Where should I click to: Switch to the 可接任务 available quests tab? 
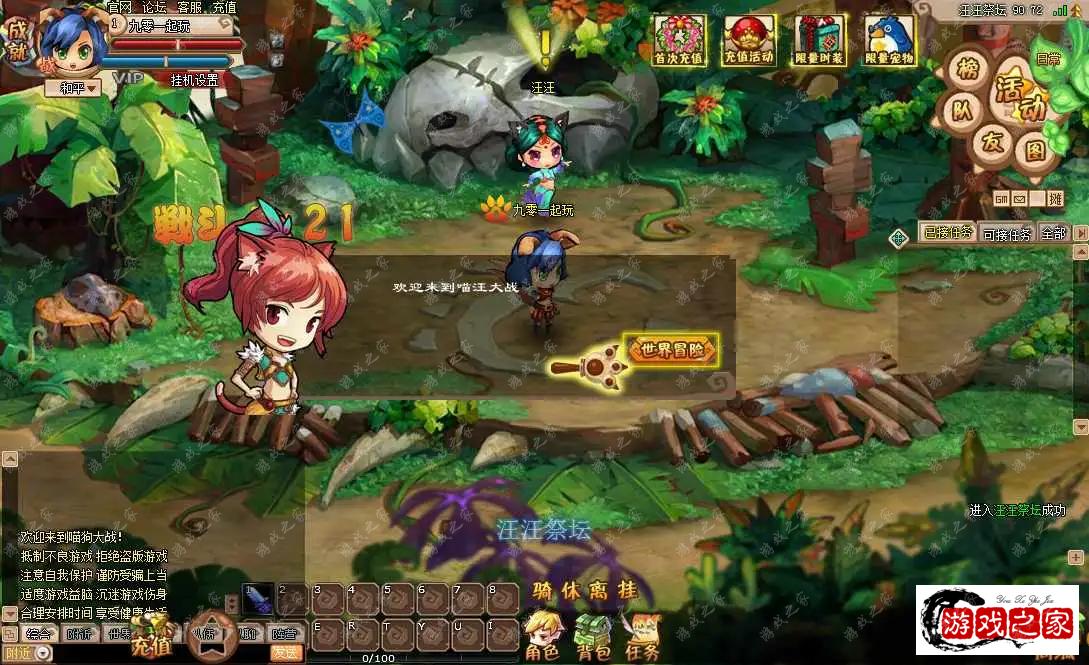(1006, 234)
